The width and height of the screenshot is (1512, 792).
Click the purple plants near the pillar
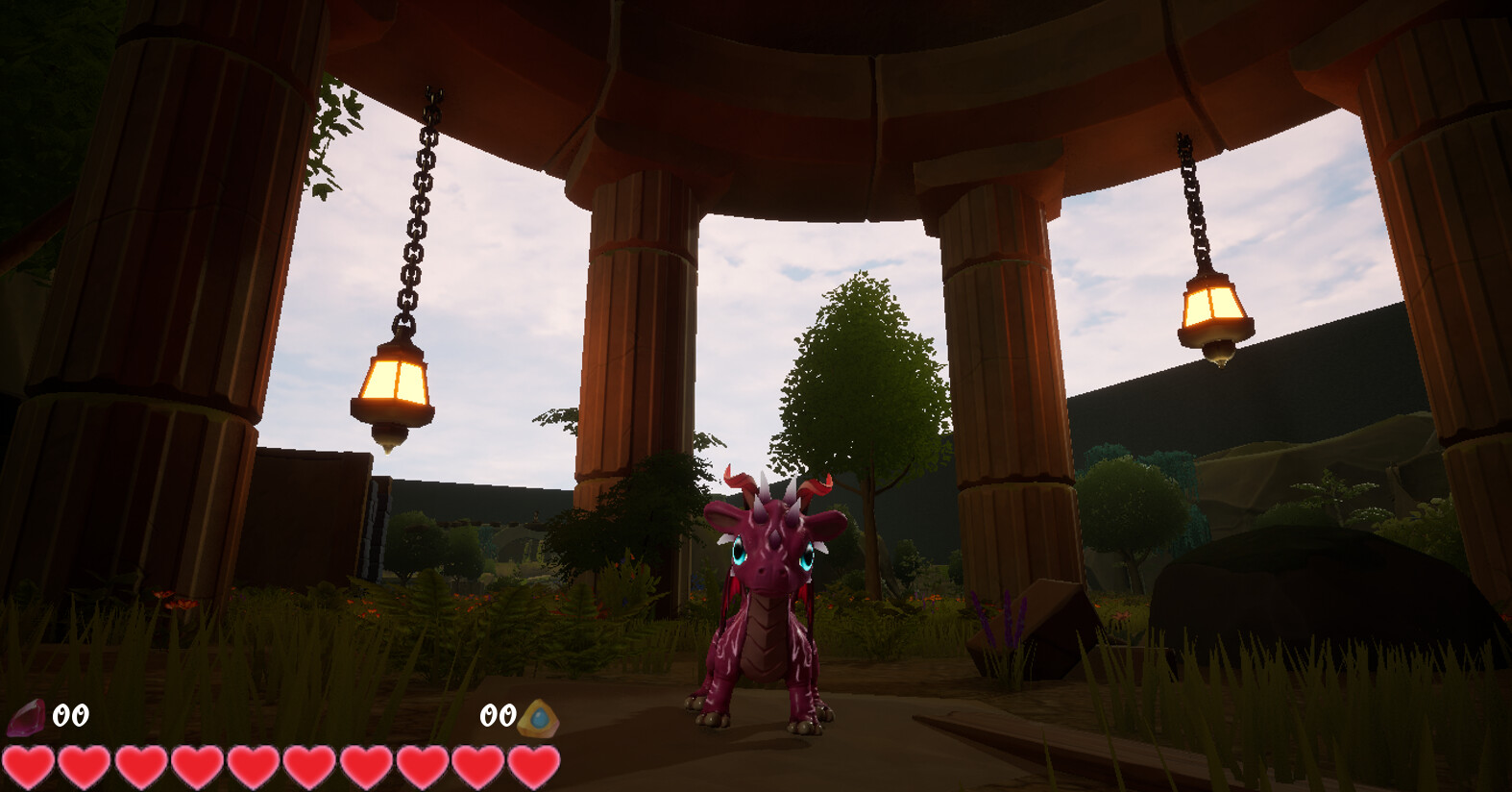click(1007, 615)
